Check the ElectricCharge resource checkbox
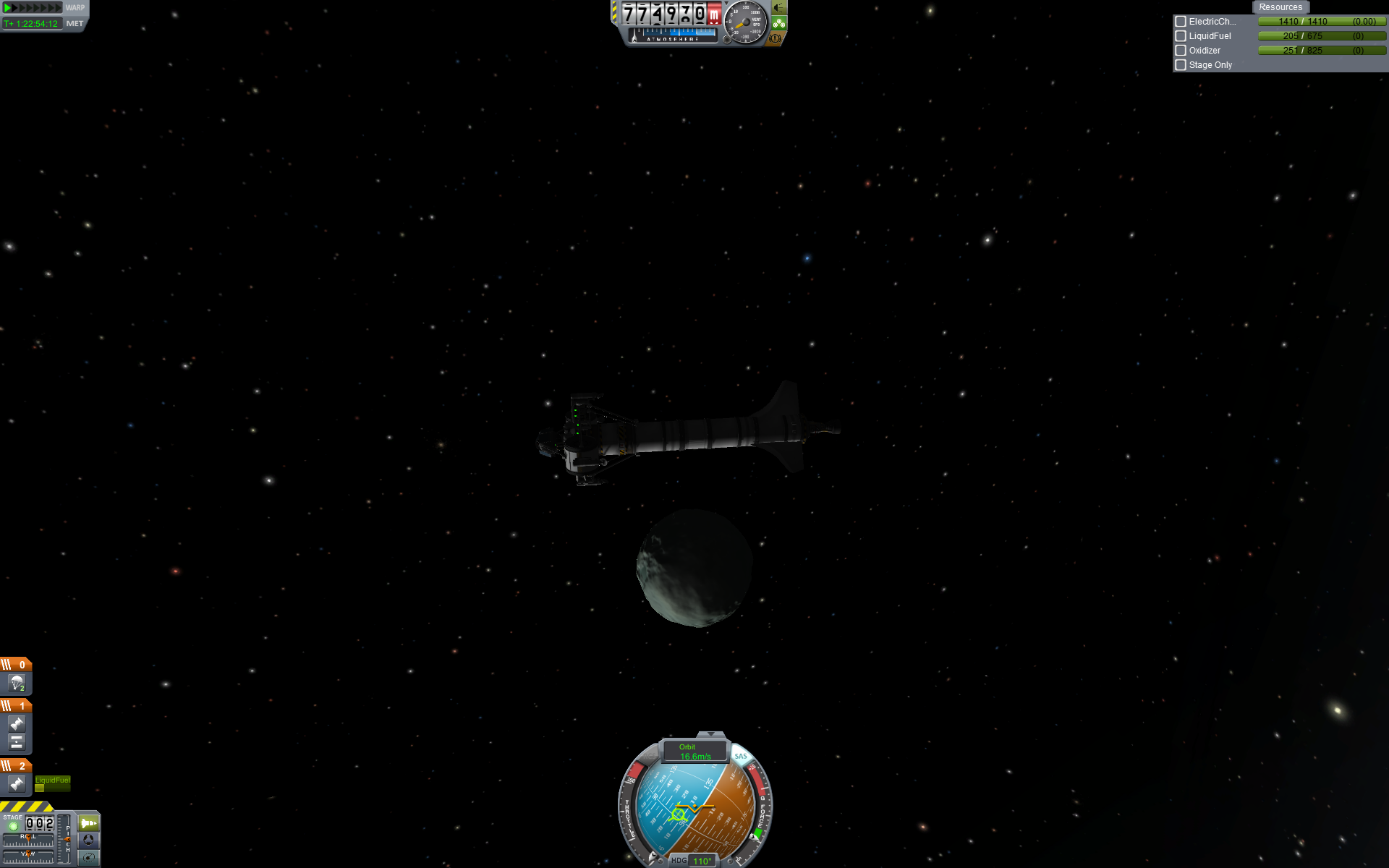1389x868 pixels. pyautogui.click(x=1181, y=22)
